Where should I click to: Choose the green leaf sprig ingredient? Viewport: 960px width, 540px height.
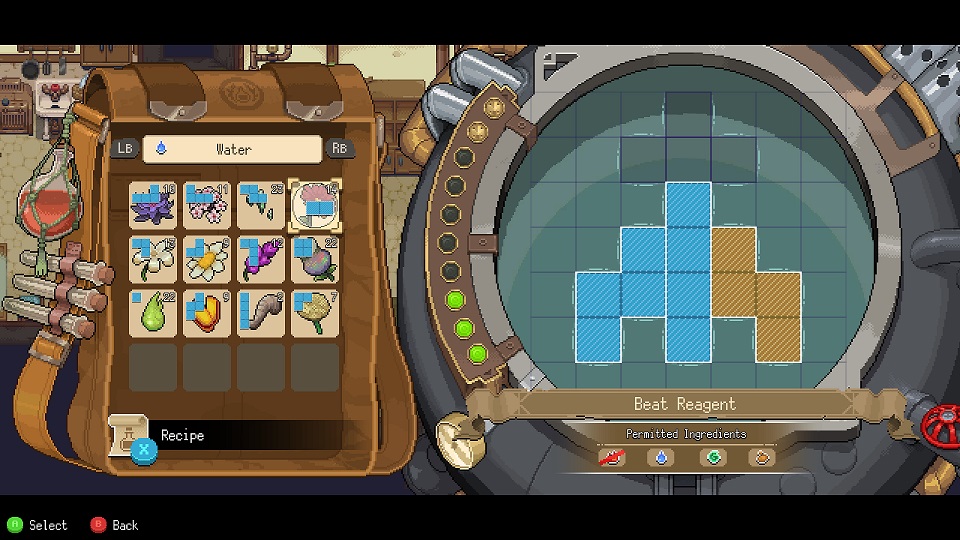(x=261, y=205)
